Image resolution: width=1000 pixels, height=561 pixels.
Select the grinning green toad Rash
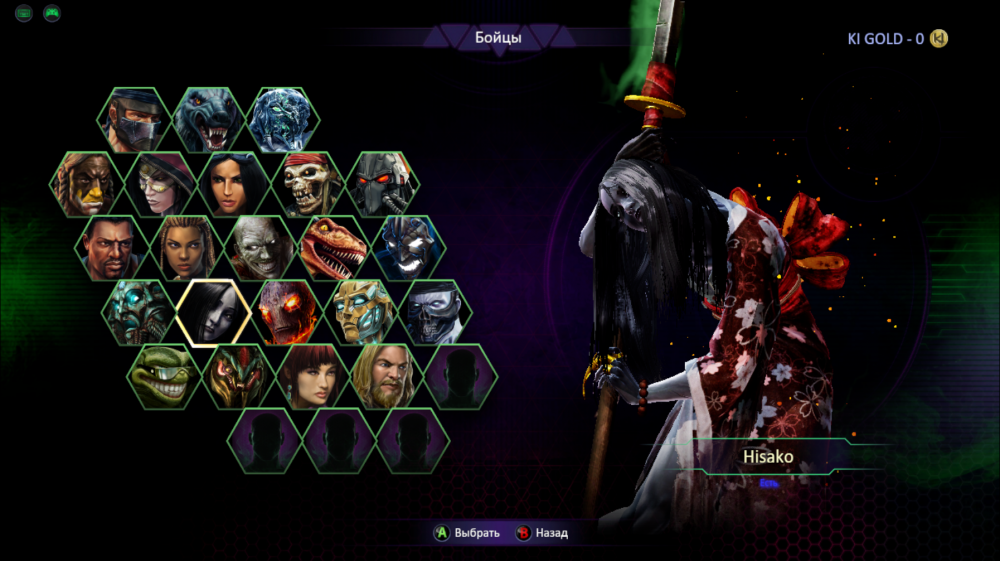163,376
